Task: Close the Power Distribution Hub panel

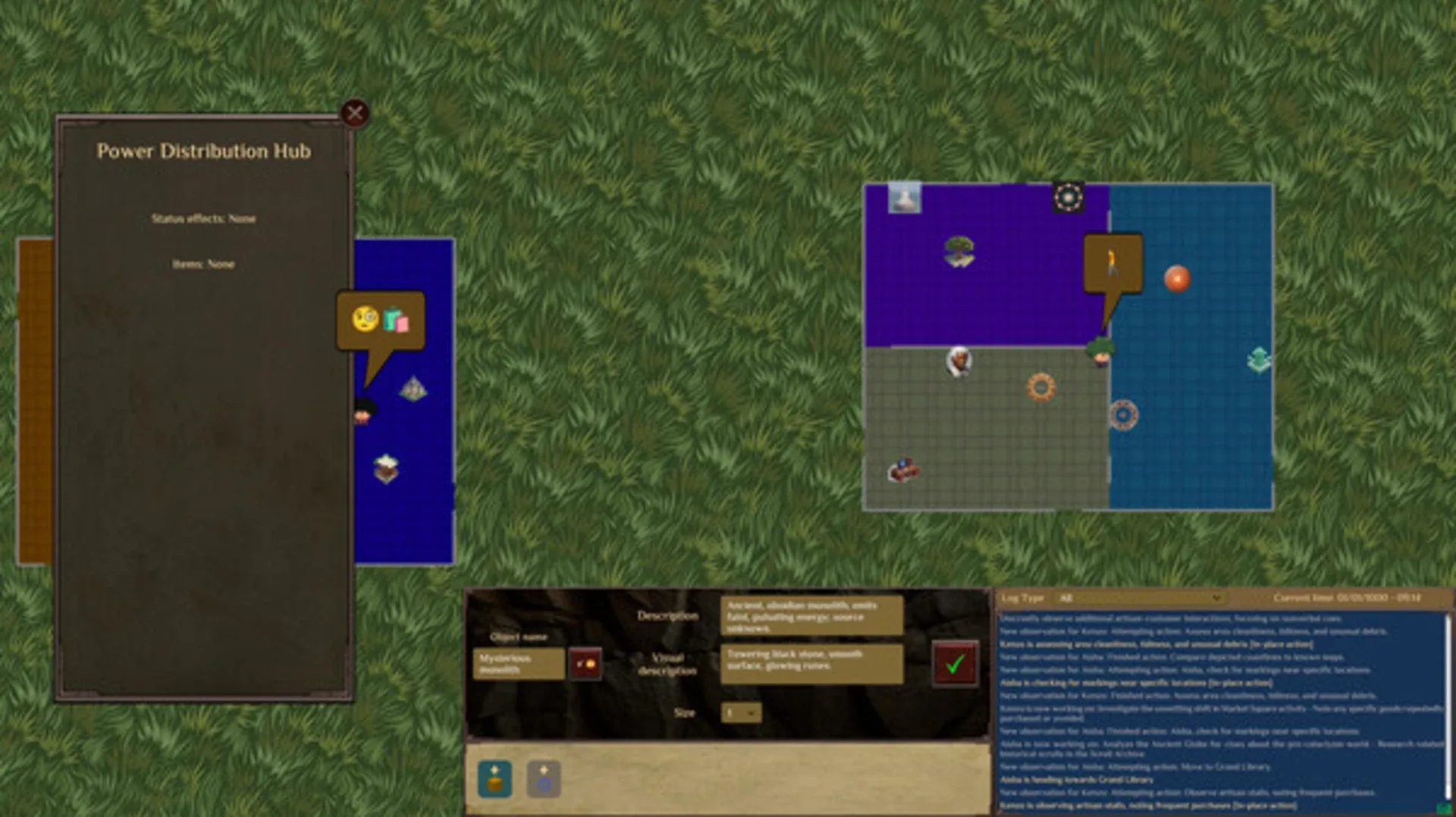Action: [355, 112]
